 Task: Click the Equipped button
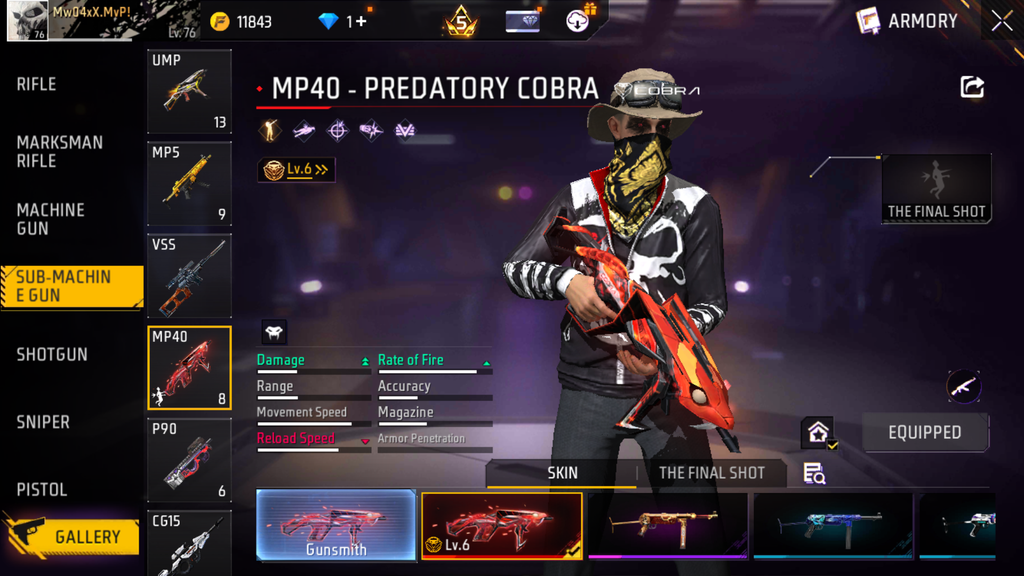pos(925,433)
